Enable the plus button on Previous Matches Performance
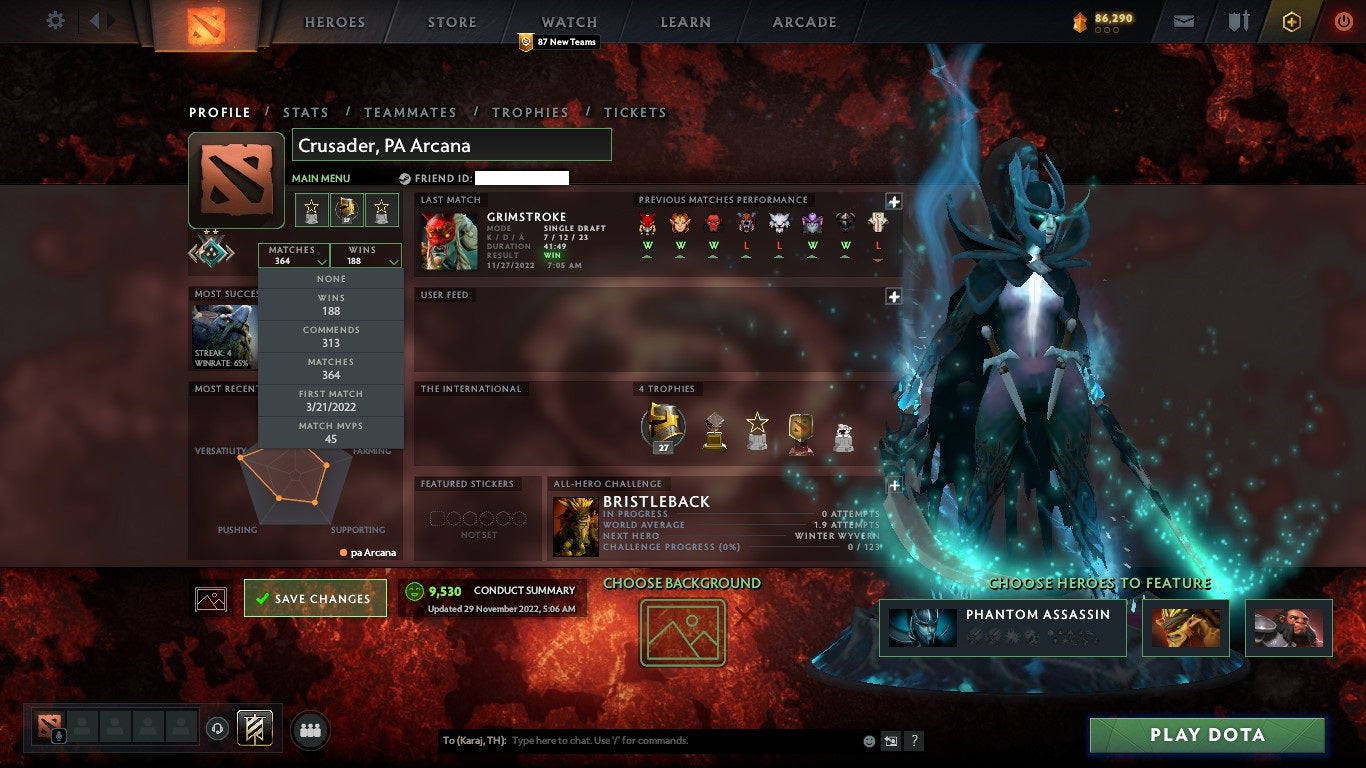The image size is (1366, 768). point(893,198)
